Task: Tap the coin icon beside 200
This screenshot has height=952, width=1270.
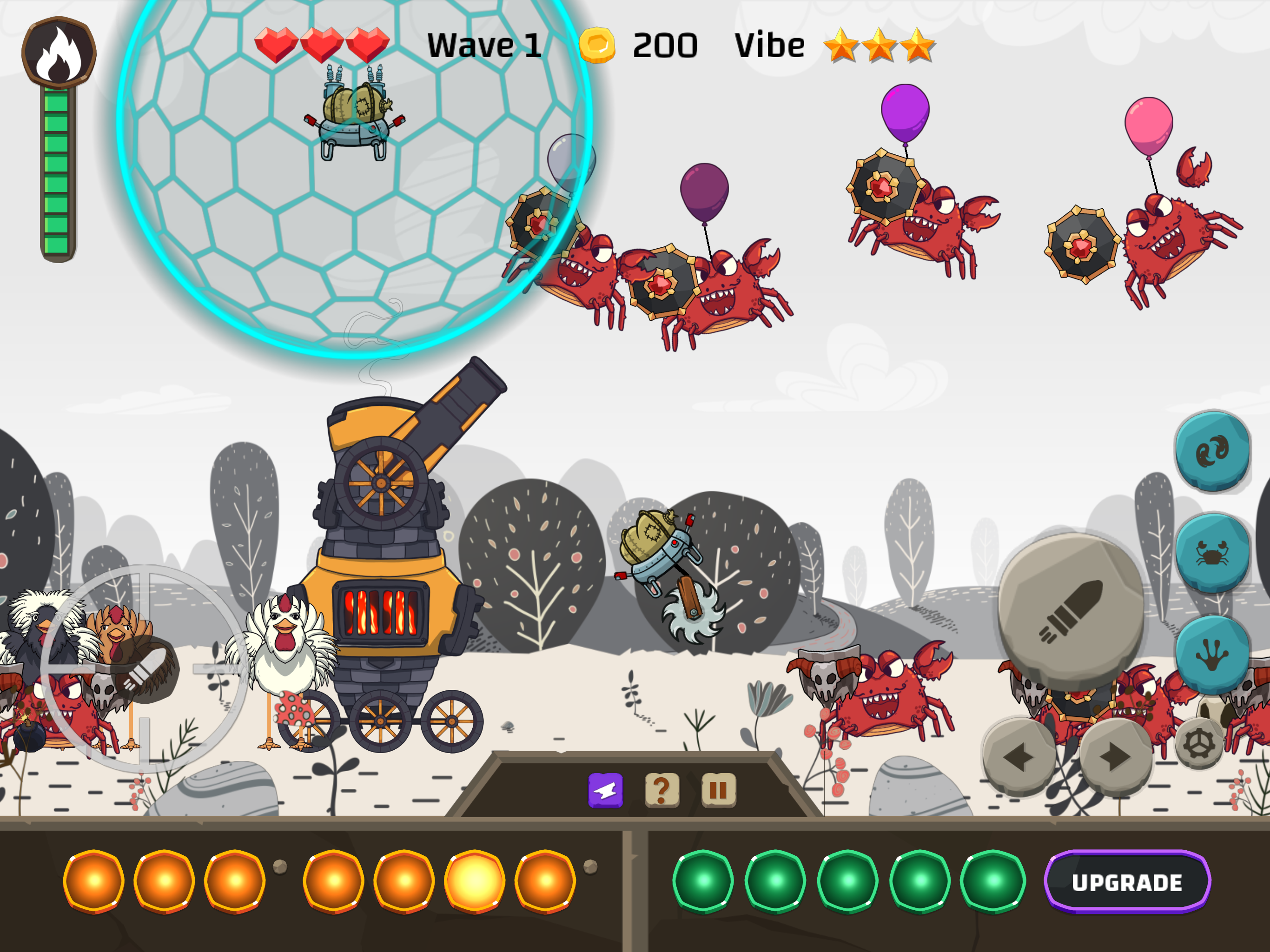Action: (x=597, y=45)
